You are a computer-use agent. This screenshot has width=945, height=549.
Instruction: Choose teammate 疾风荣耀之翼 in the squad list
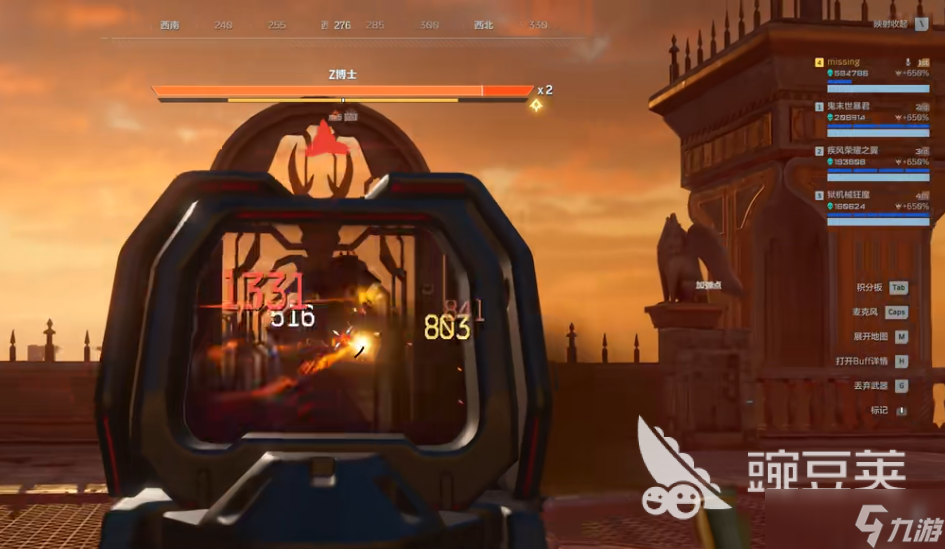point(852,150)
